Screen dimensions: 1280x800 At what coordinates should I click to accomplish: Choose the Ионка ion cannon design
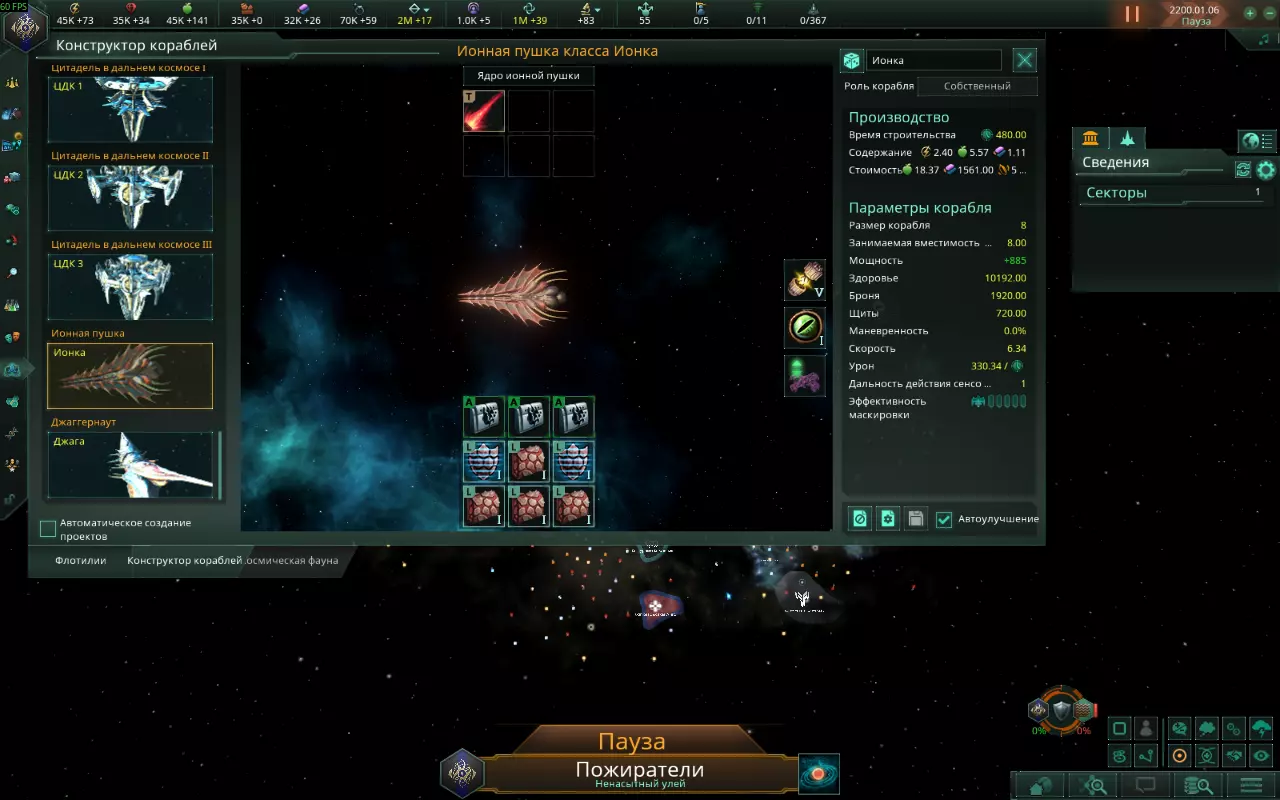point(130,376)
